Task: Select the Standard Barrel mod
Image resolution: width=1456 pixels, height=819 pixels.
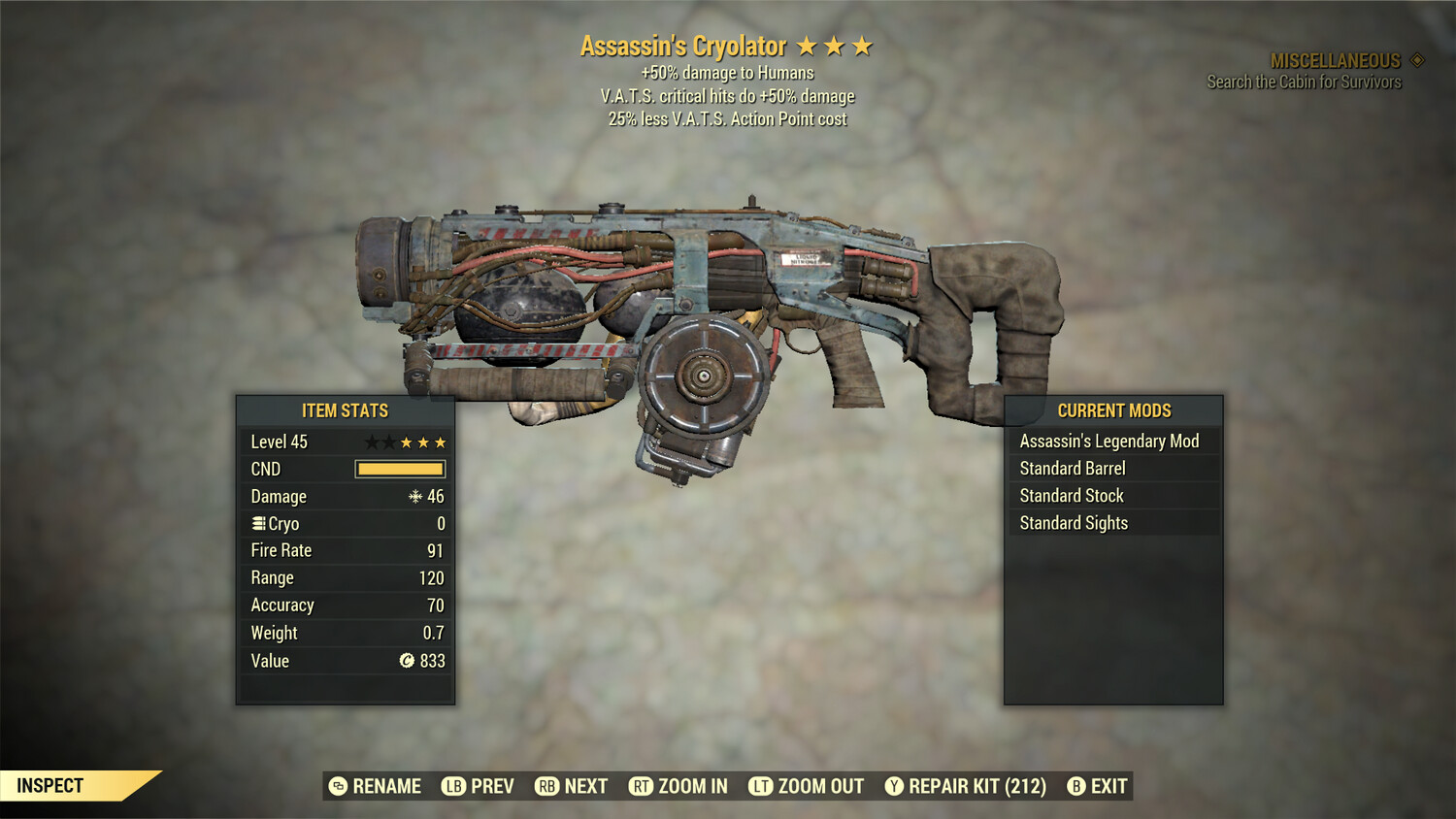Action: (1071, 468)
